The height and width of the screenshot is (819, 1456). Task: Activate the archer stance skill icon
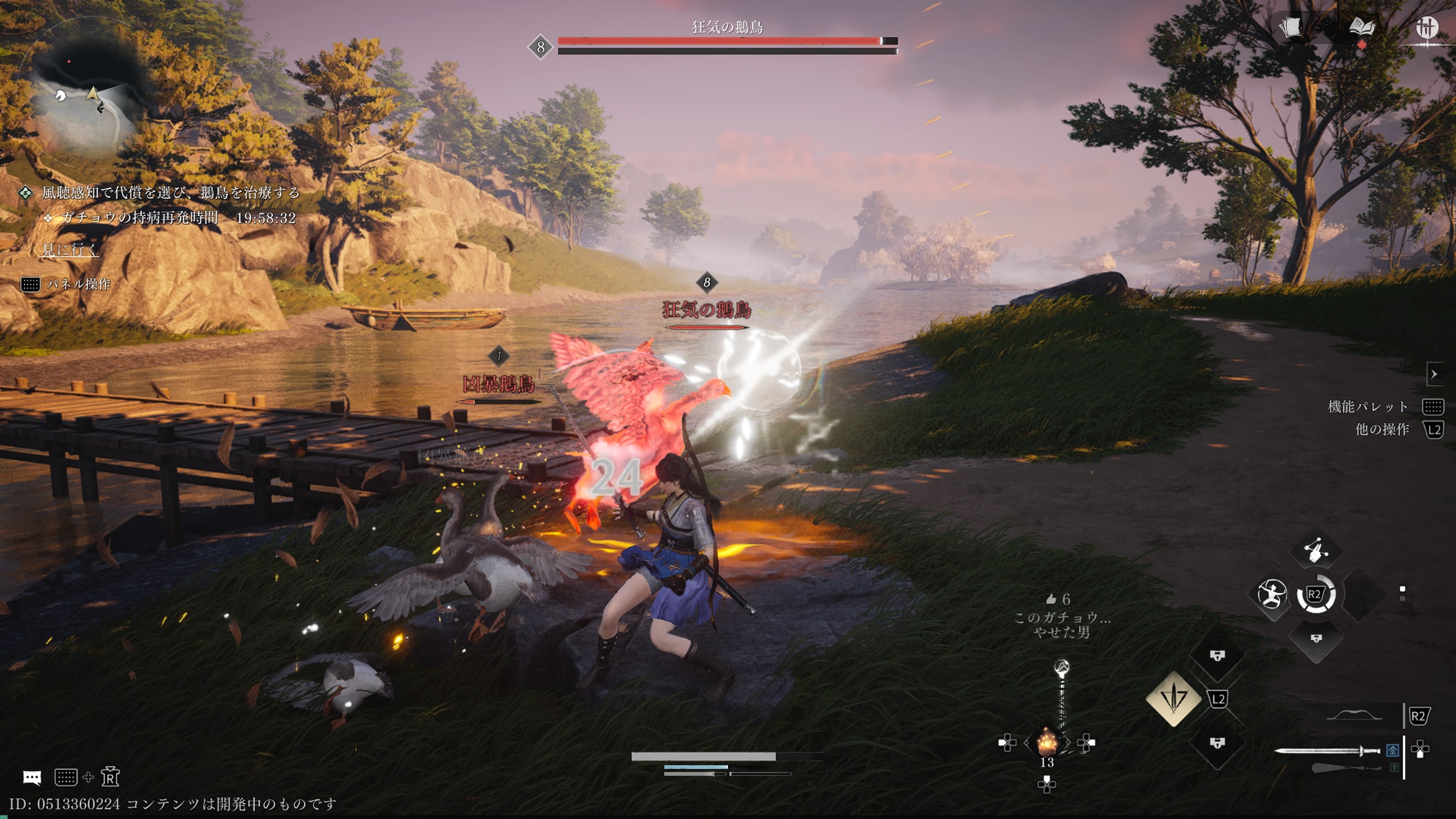(x=1272, y=595)
